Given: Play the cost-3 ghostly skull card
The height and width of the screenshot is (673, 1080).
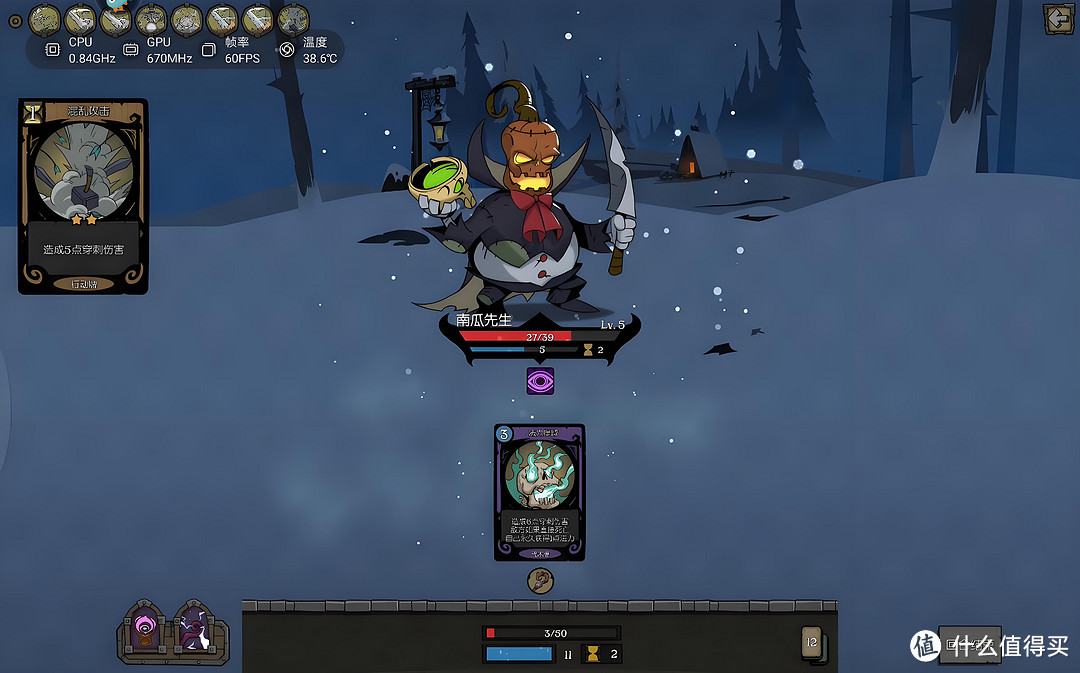Looking at the screenshot, I should coord(540,491).
